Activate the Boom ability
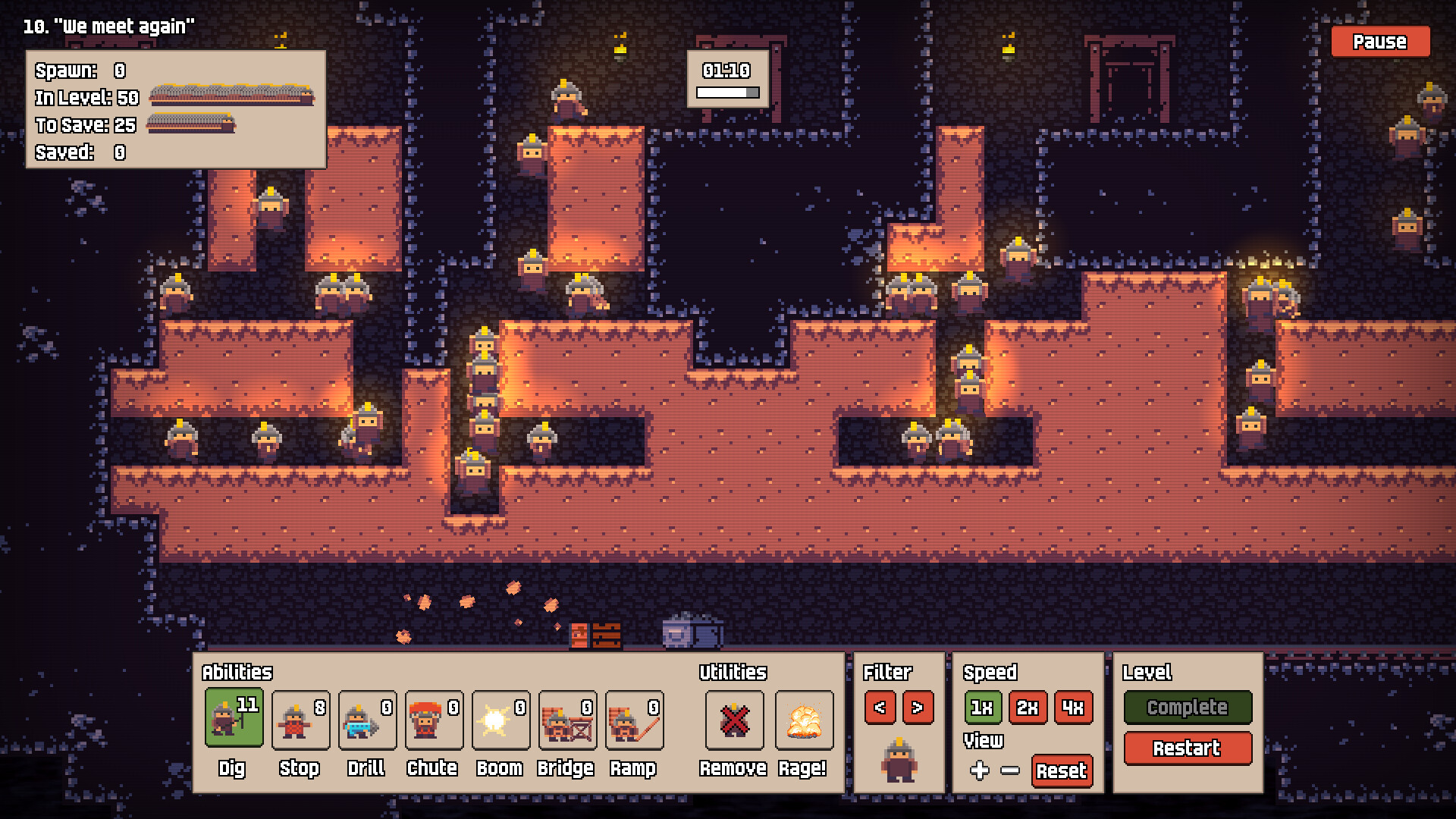 (x=500, y=719)
